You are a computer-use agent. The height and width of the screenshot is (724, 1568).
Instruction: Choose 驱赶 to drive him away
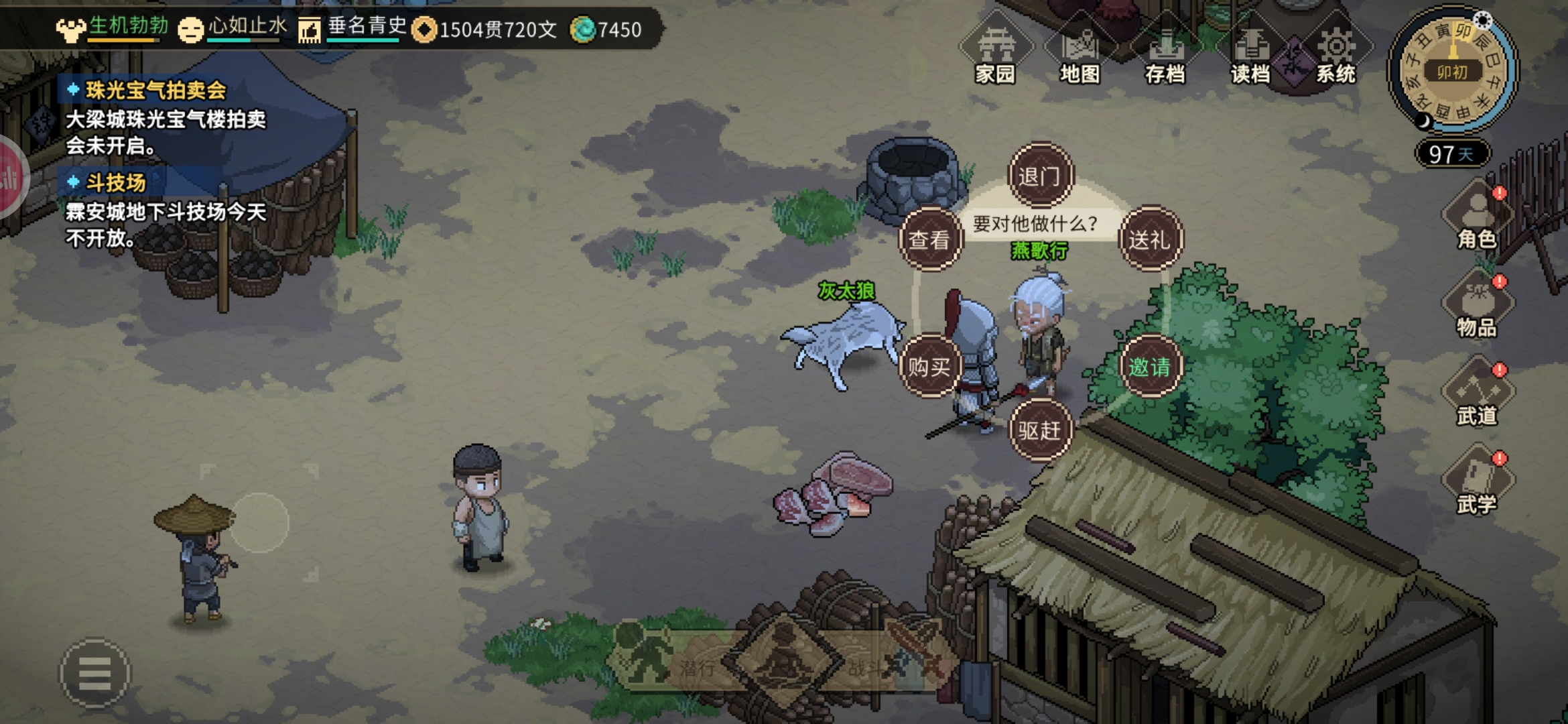1039,430
